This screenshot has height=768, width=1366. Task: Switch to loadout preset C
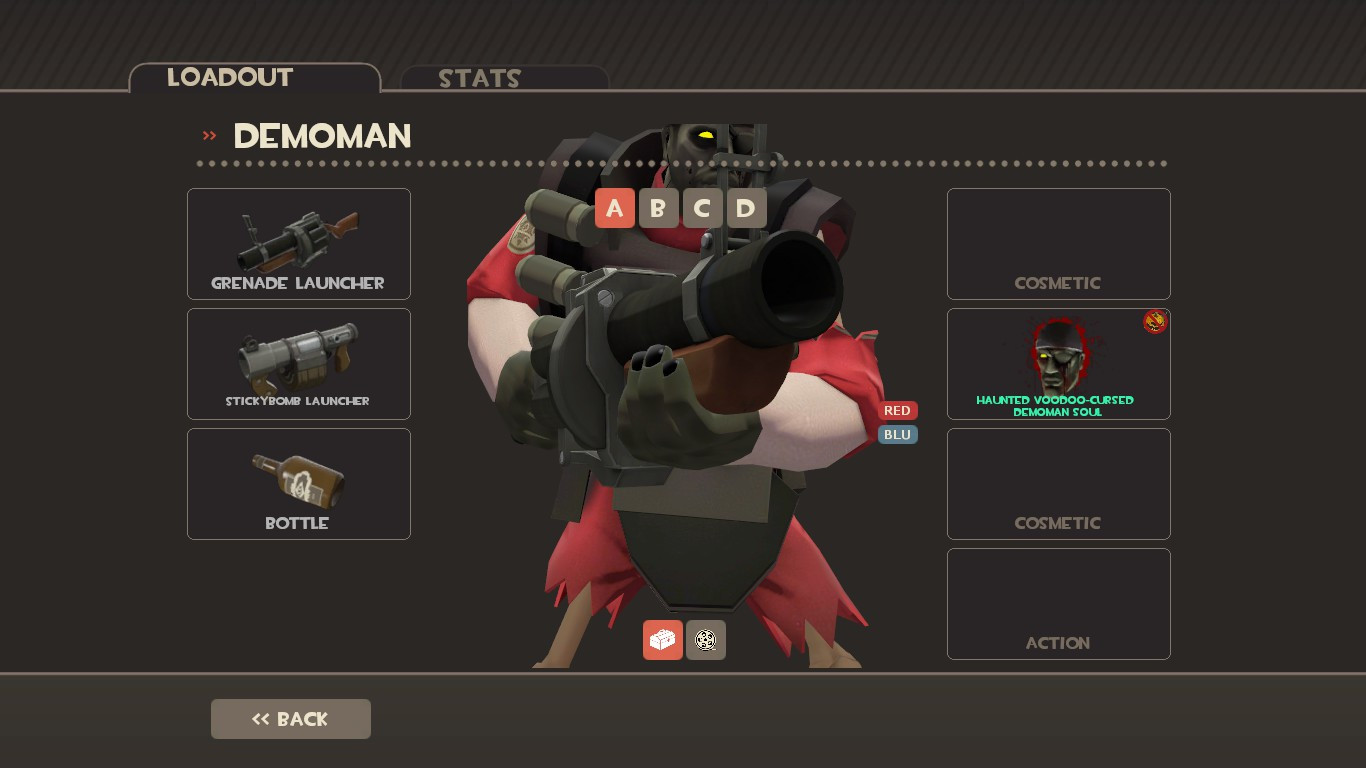pos(702,208)
